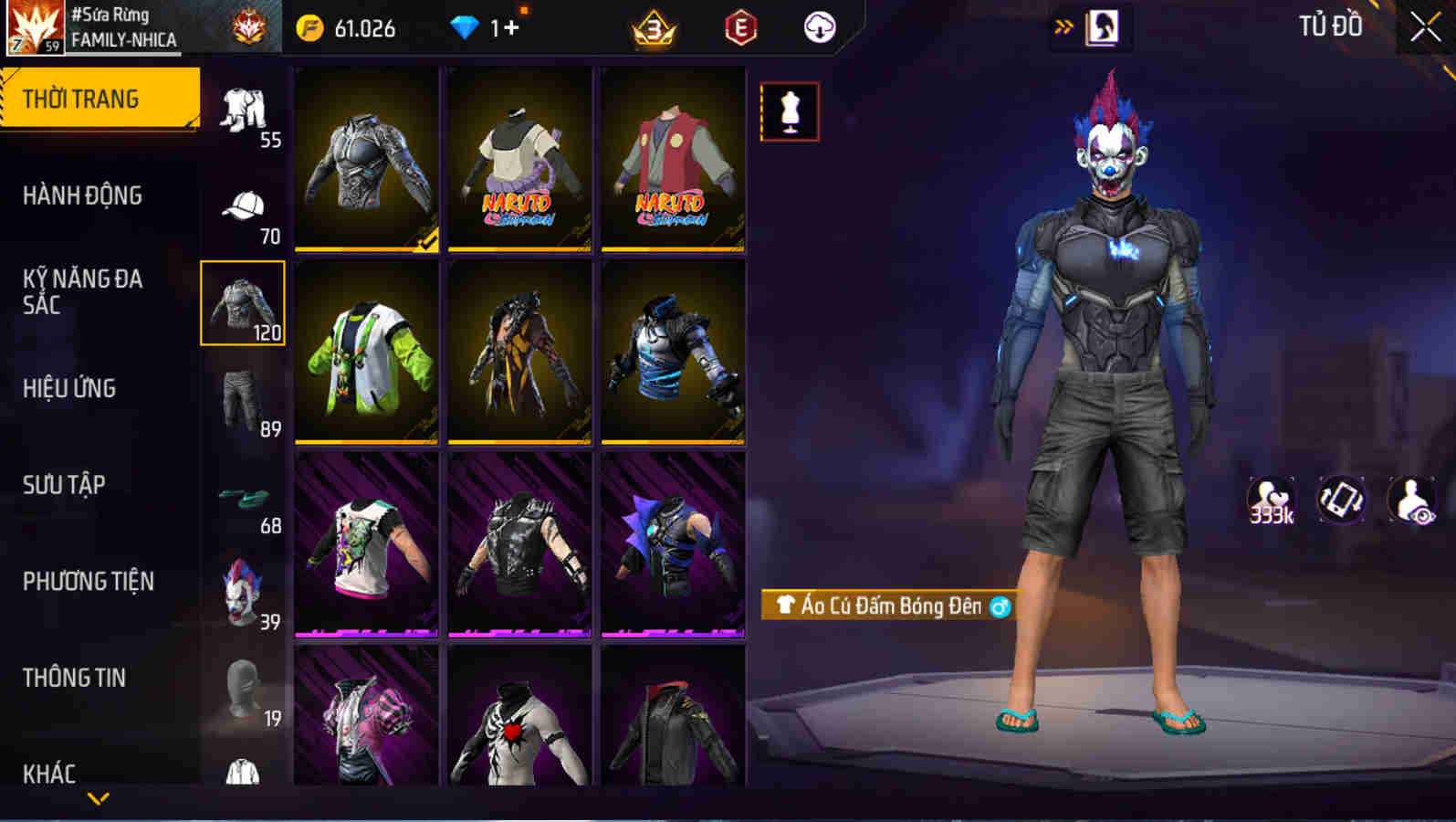Click the cloud download icon in top bar
Viewport: 1456px width, 822px height.
[x=819, y=27]
